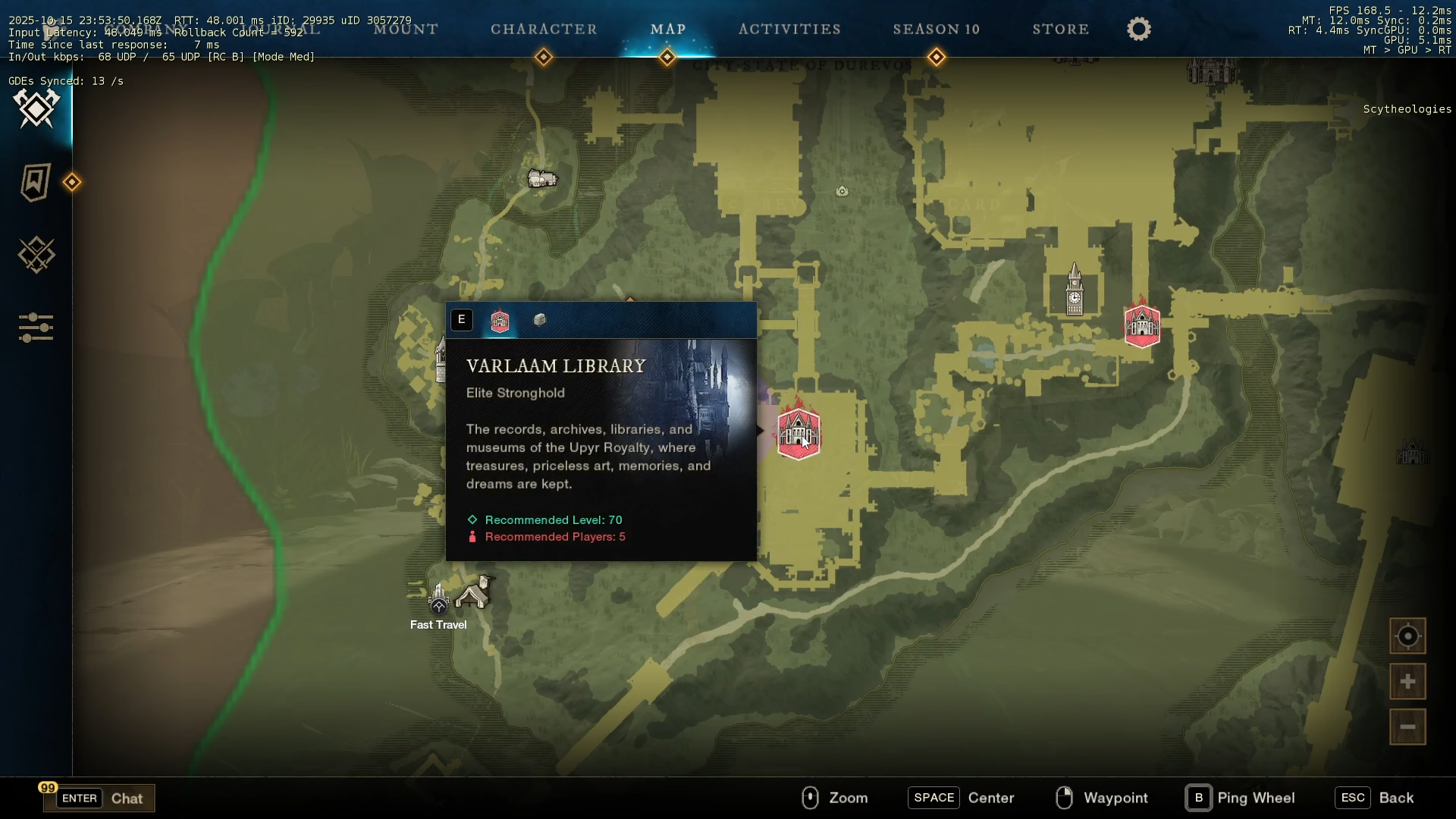Viewport: 1456px width, 819px height.
Task: Open the Mount tab
Action: 406,30
